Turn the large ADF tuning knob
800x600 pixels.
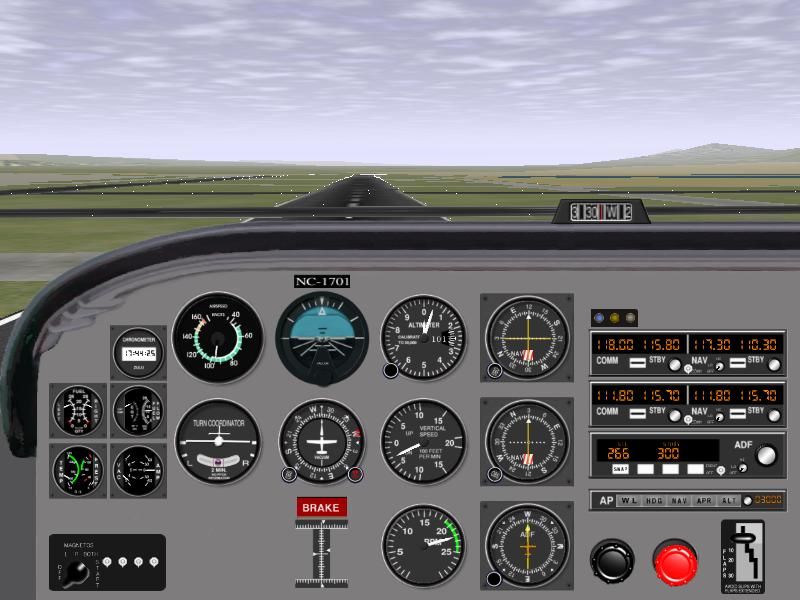[x=766, y=456]
